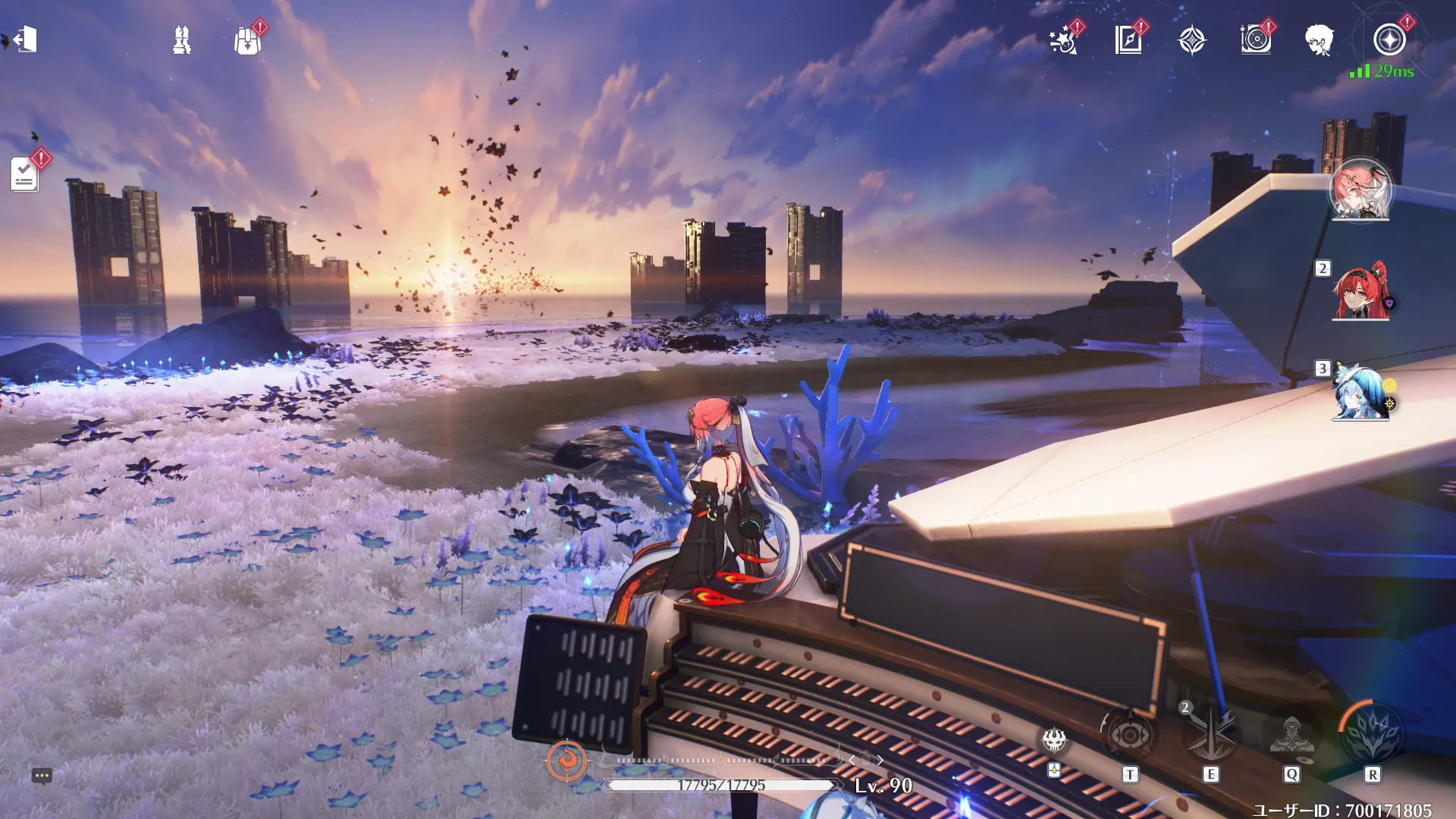Open the quest checklist icon
1456x819 pixels.
point(24,174)
